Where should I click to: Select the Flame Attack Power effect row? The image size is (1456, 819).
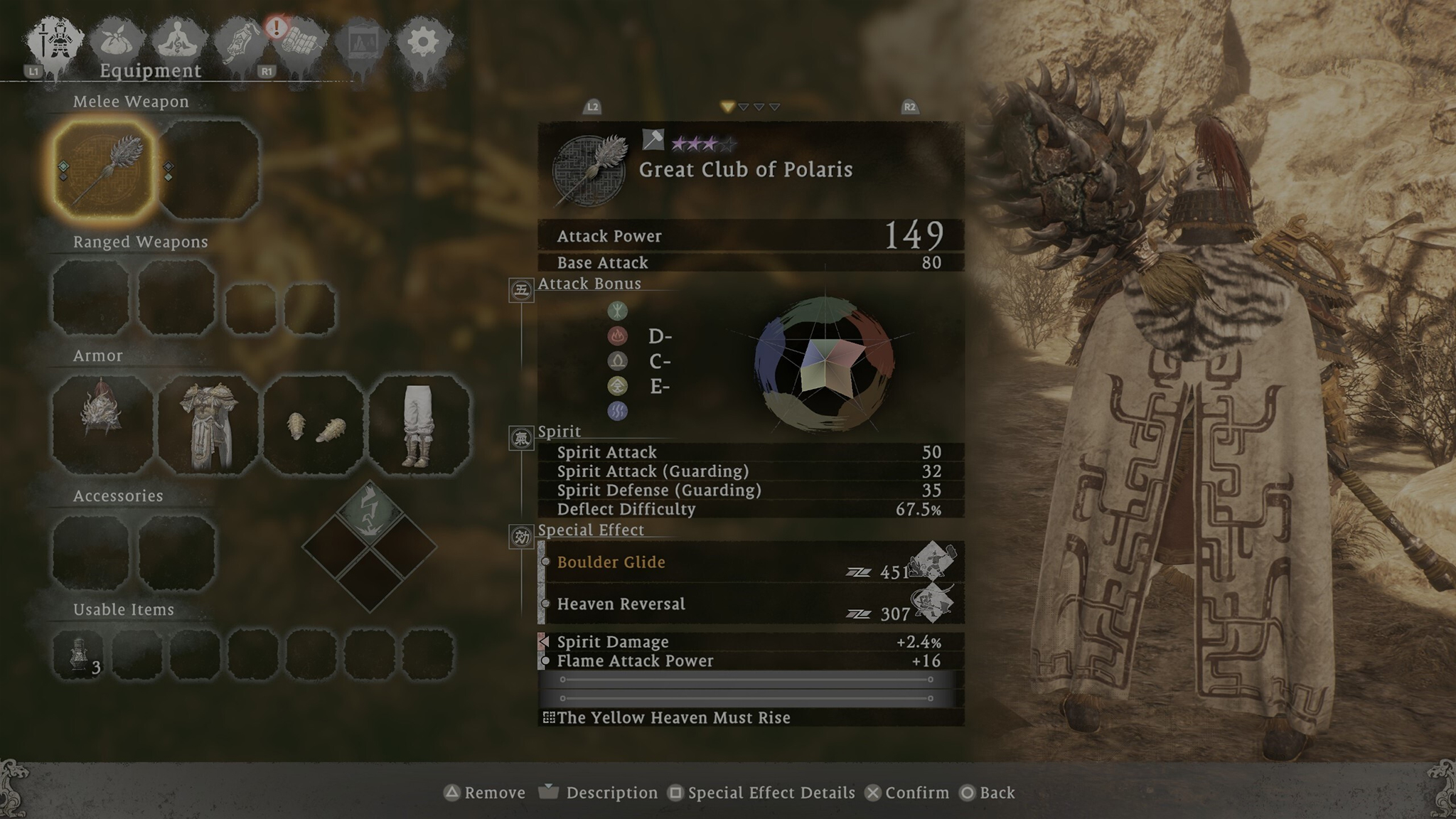751,661
